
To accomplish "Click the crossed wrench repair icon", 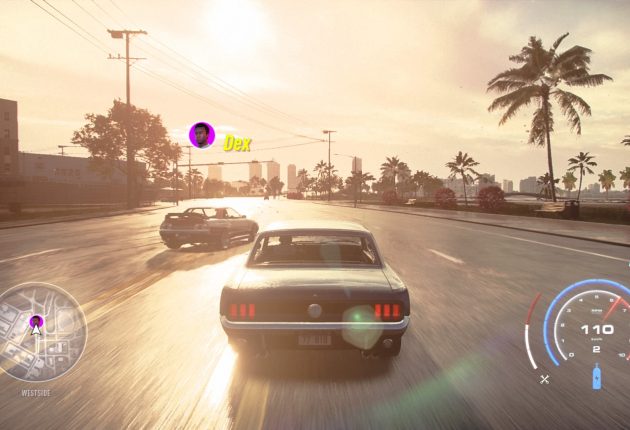I will point(545,379).
